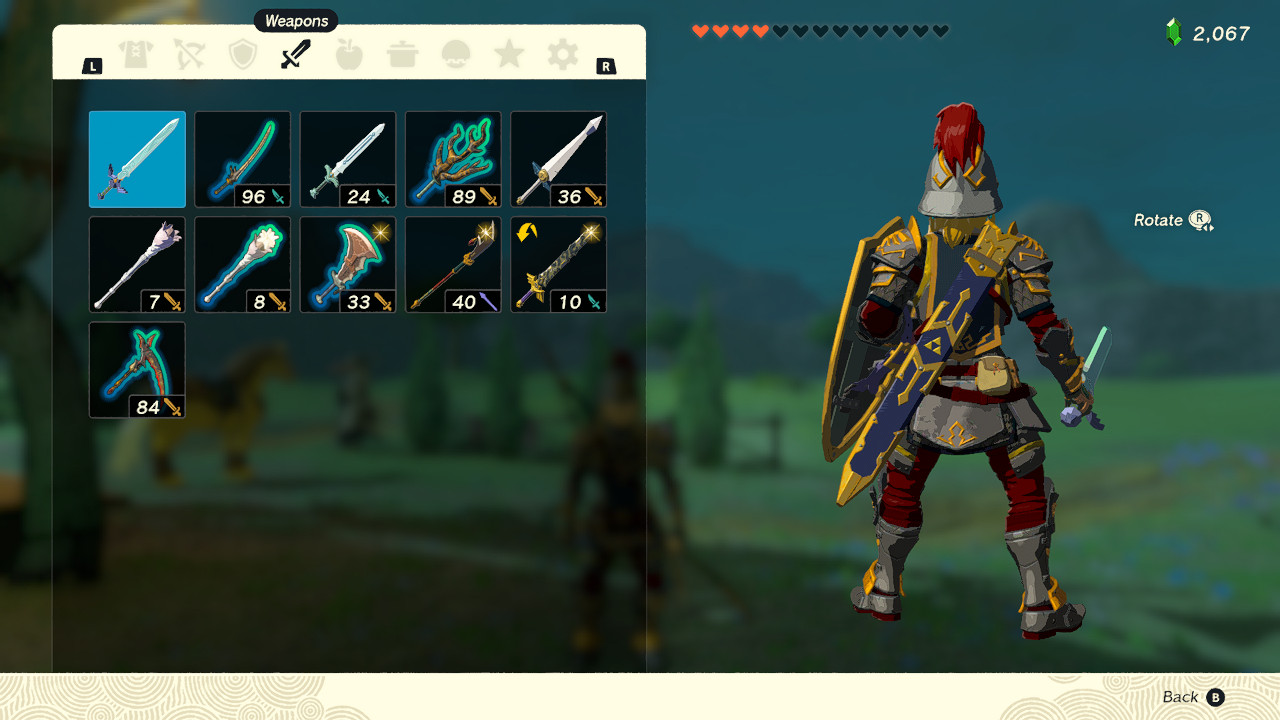Select the fused axe blade sword showing 33
Viewport: 1280px width, 720px height.
[x=347, y=264]
